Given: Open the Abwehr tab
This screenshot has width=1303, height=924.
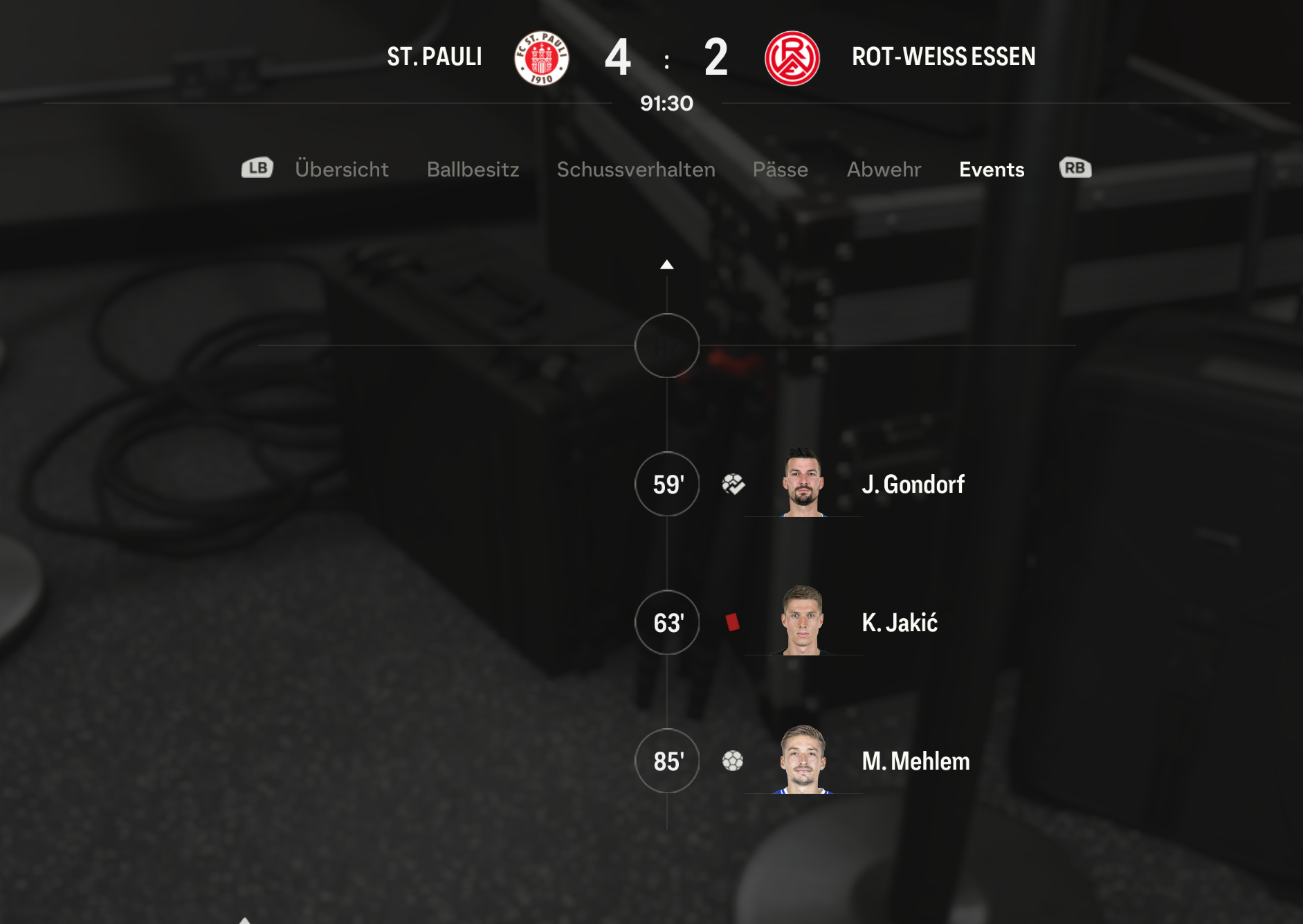Looking at the screenshot, I should pos(884,170).
